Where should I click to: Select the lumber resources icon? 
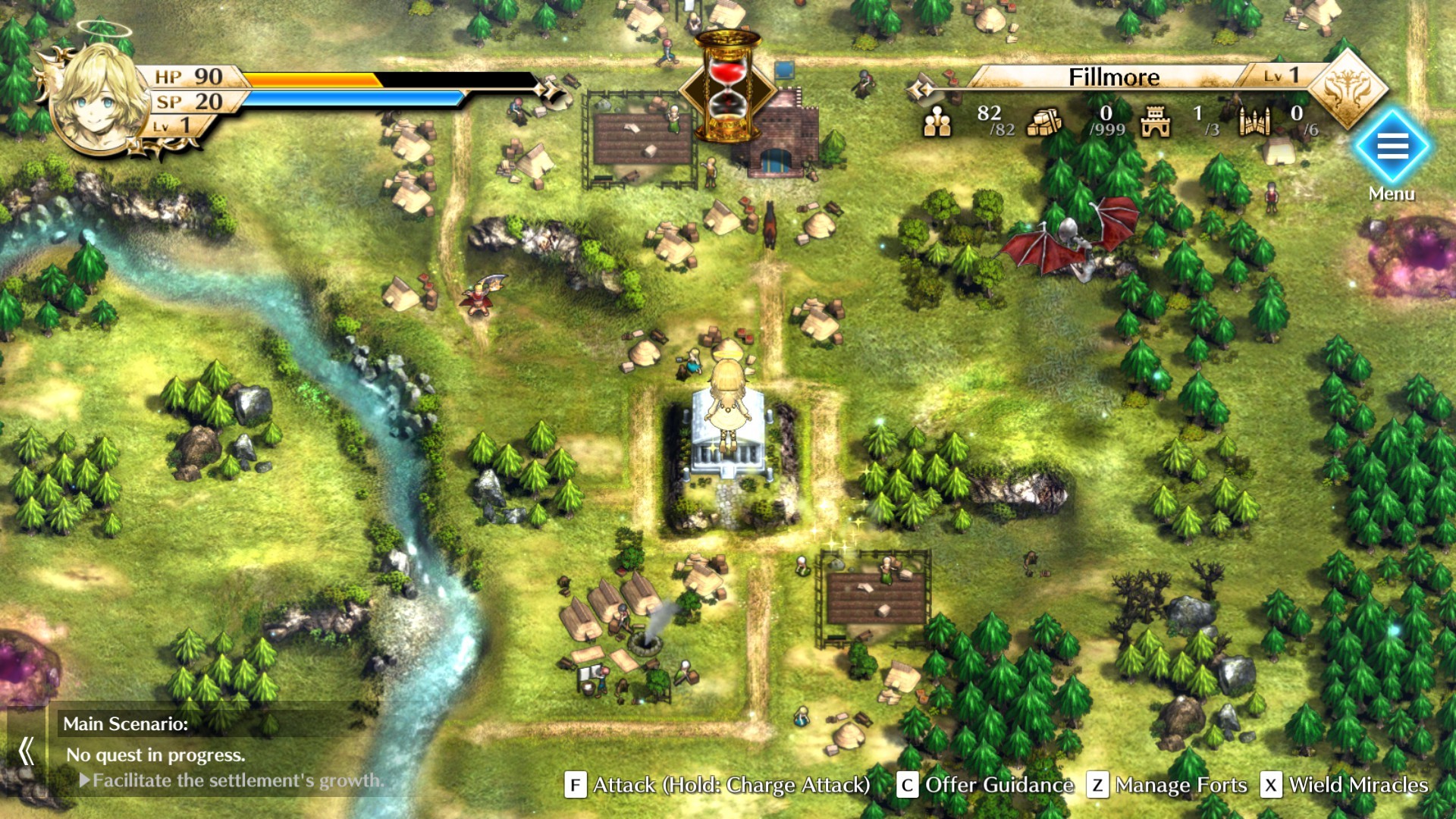(x=1042, y=123)
